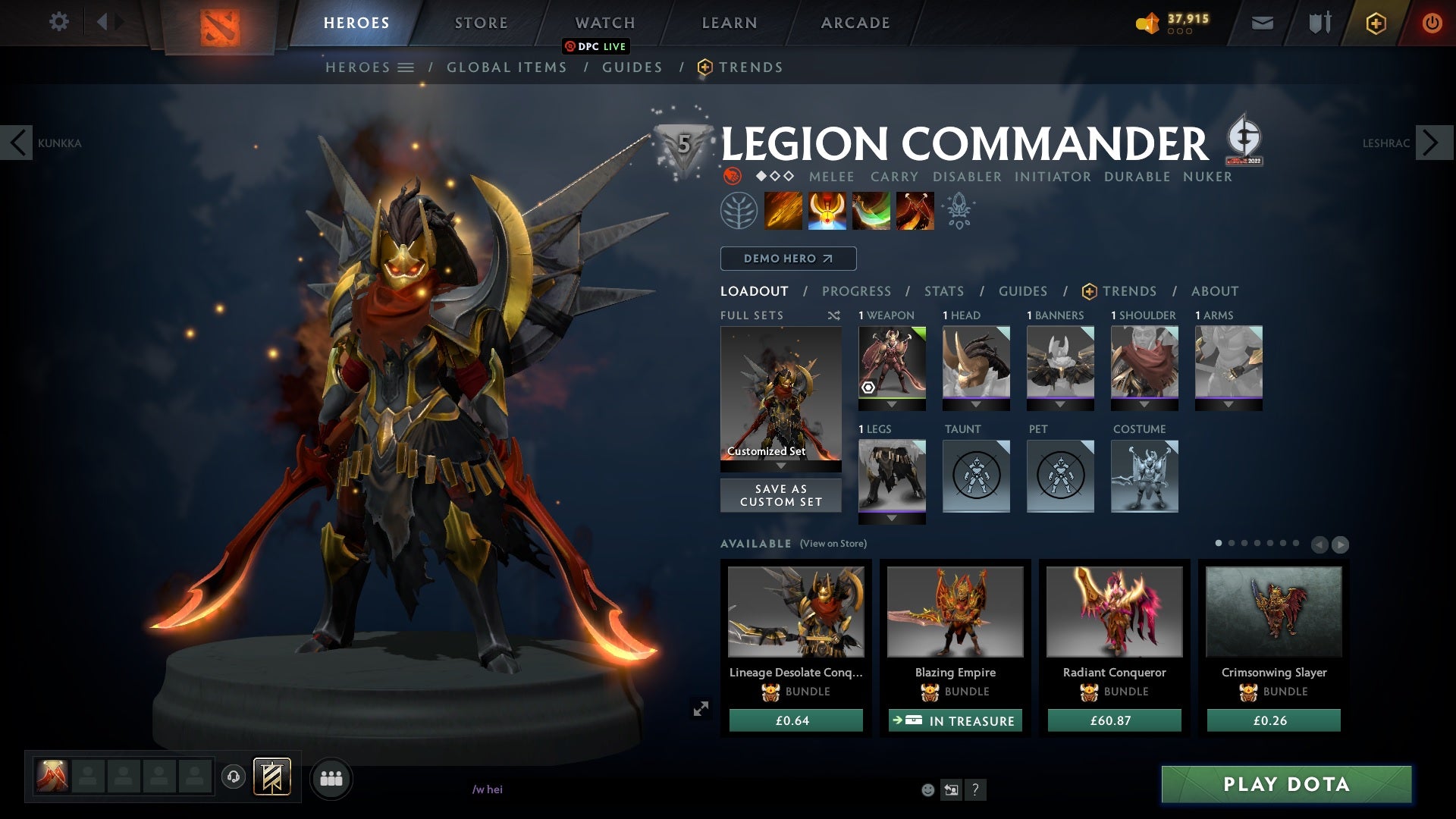Viewport: 1456px width, 819px height.
Task: Open the settings gear menu
Action: coord(59,22)
